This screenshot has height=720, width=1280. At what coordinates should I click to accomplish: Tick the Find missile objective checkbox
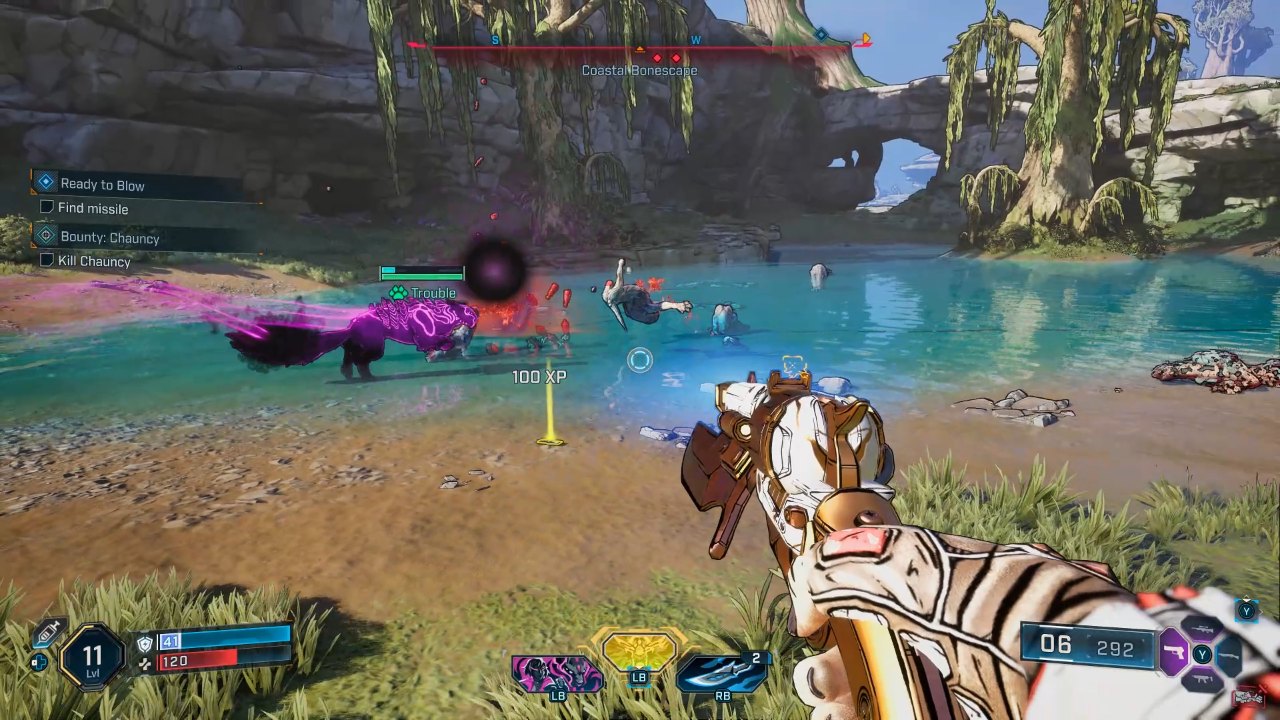click(46, 207)
